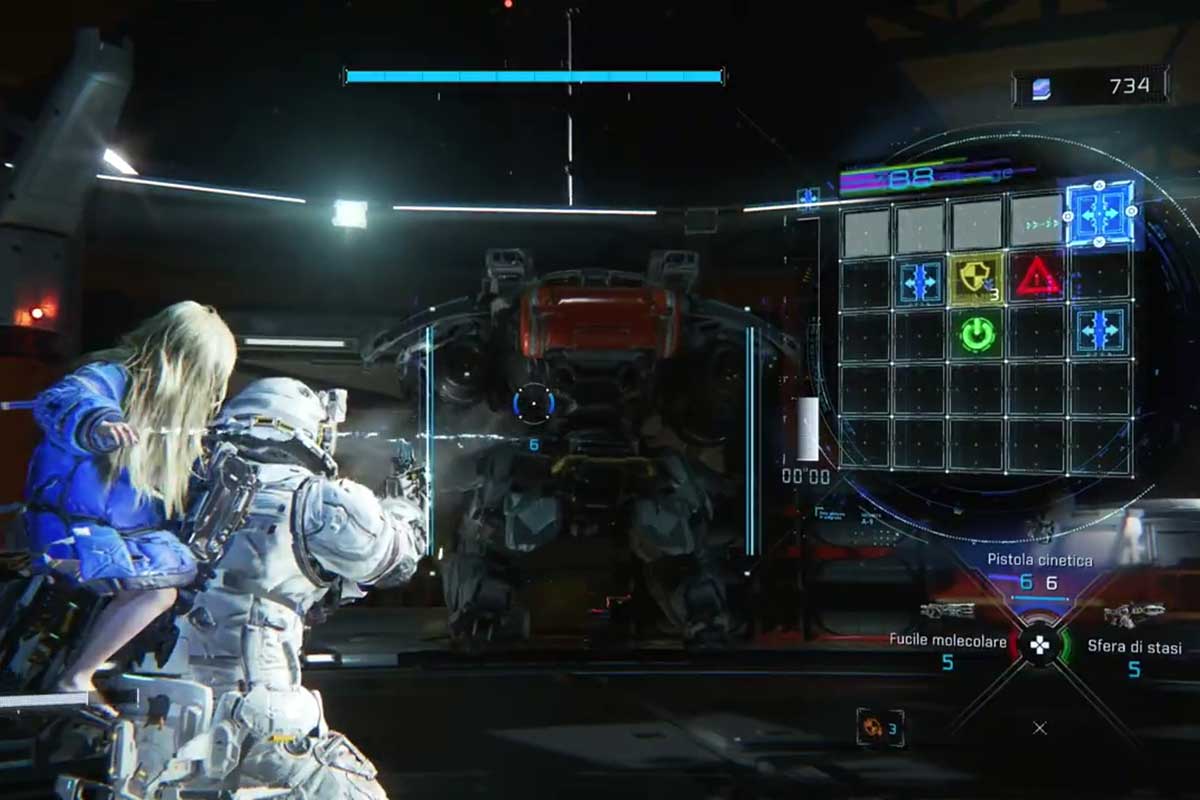Switch to the Fucile molecolare weapon
The height and width of the screenshot is (800, 1200).
[x=947, y=641]
